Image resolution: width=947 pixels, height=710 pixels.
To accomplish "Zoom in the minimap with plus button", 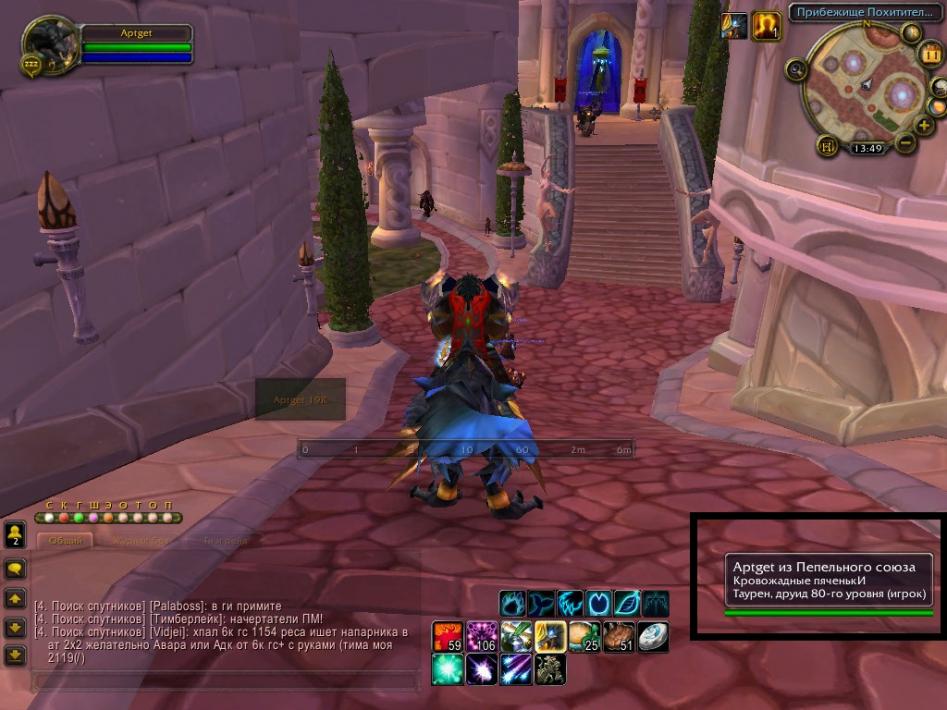I will click(925, 125).
